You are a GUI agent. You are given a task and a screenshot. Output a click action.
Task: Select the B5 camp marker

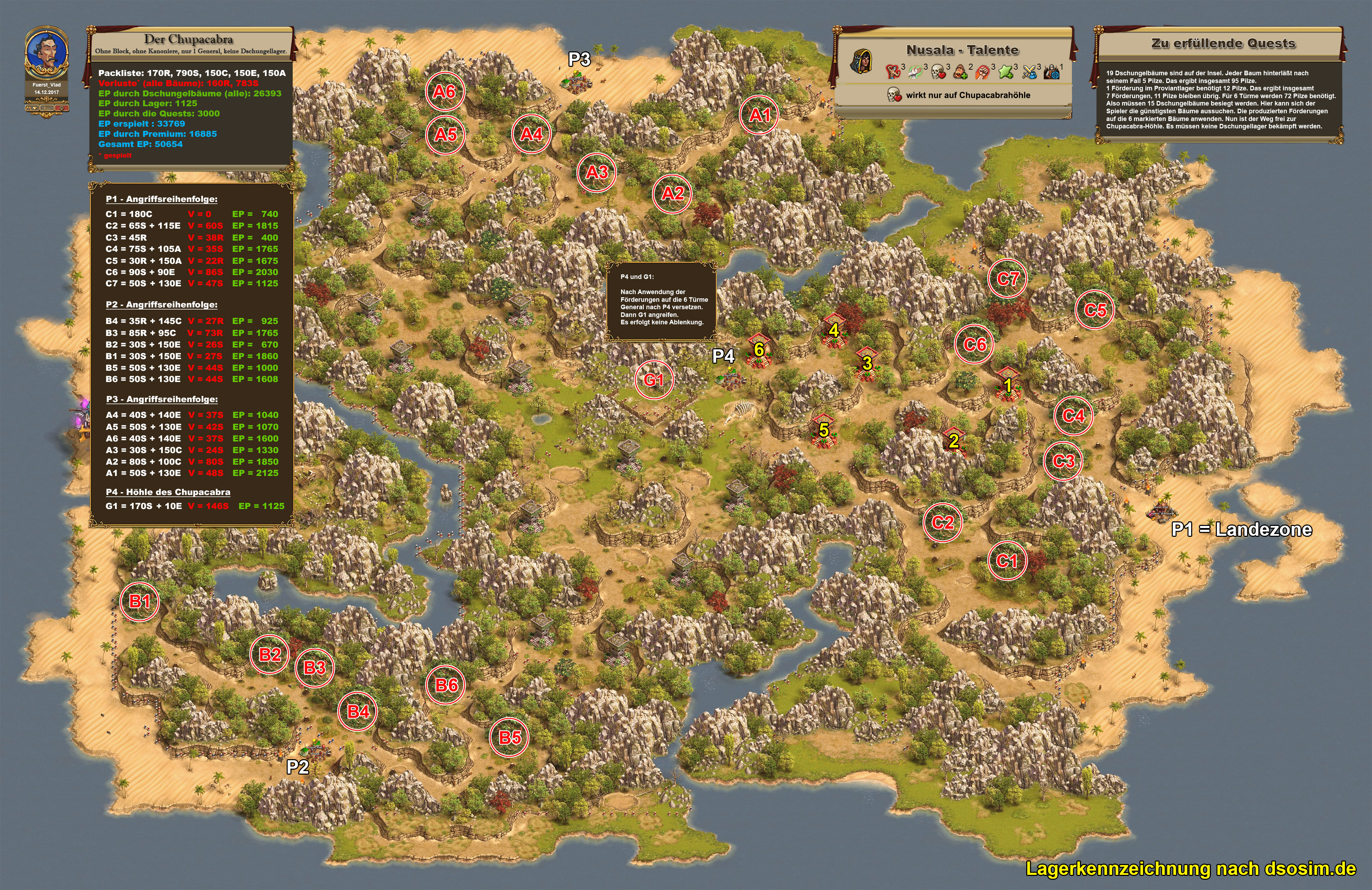[510, 737]
